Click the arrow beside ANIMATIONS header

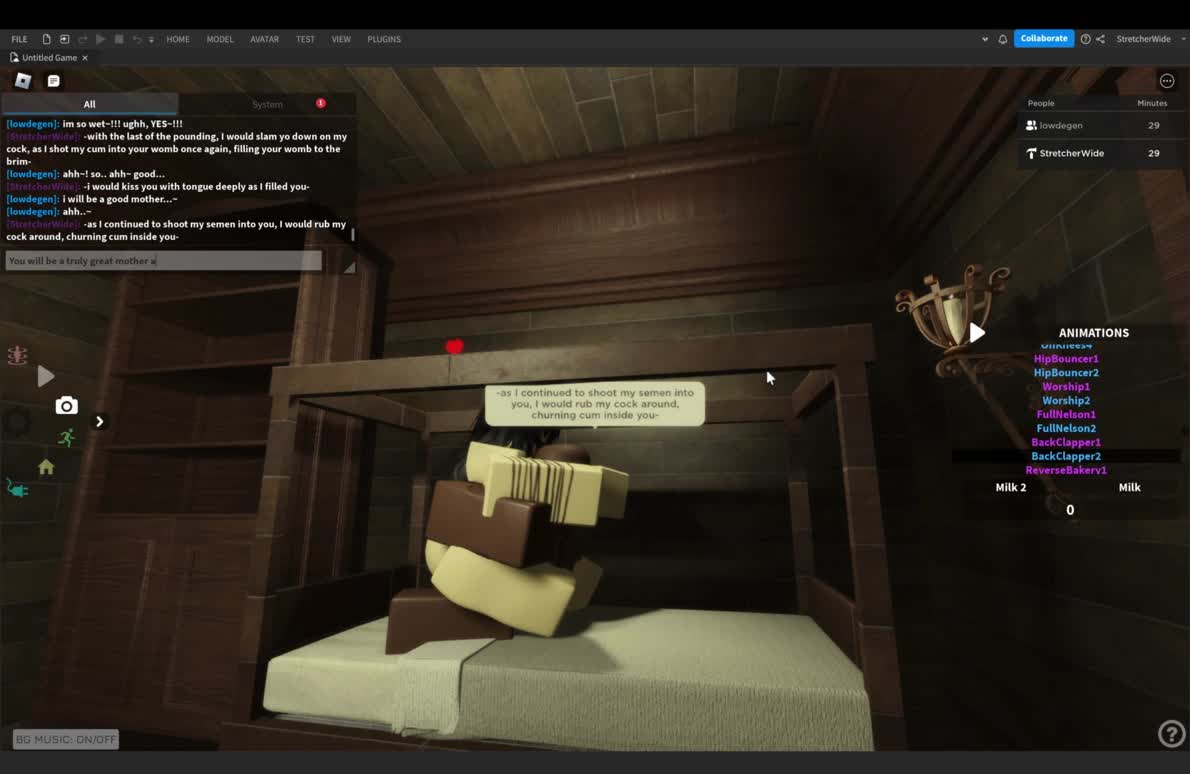[x=977, y=333]
